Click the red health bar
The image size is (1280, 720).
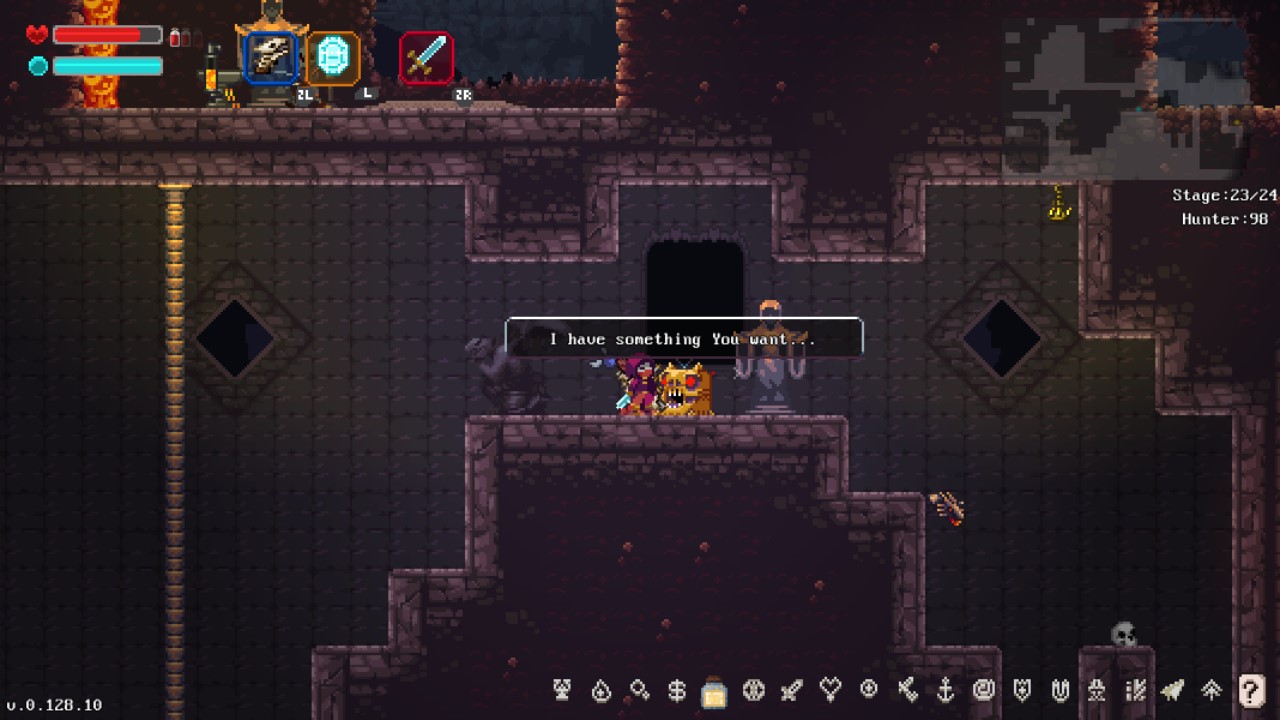[105, 34]
